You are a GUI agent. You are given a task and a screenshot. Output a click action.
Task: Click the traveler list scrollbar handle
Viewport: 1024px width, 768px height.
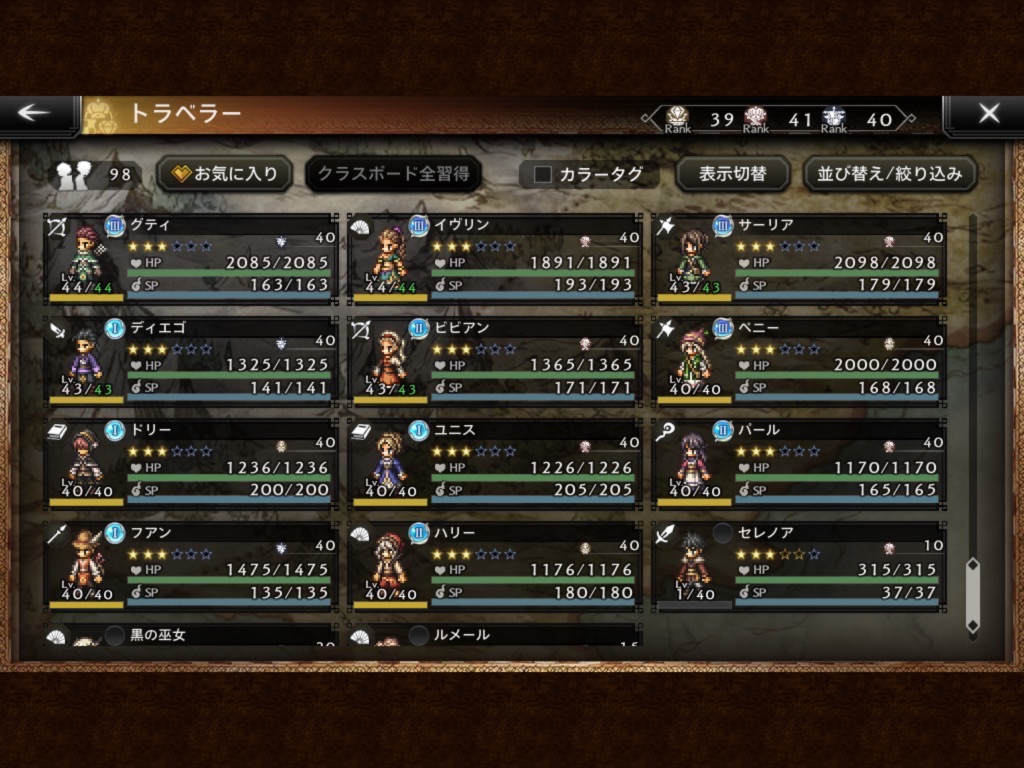click(x=972, y=595)
